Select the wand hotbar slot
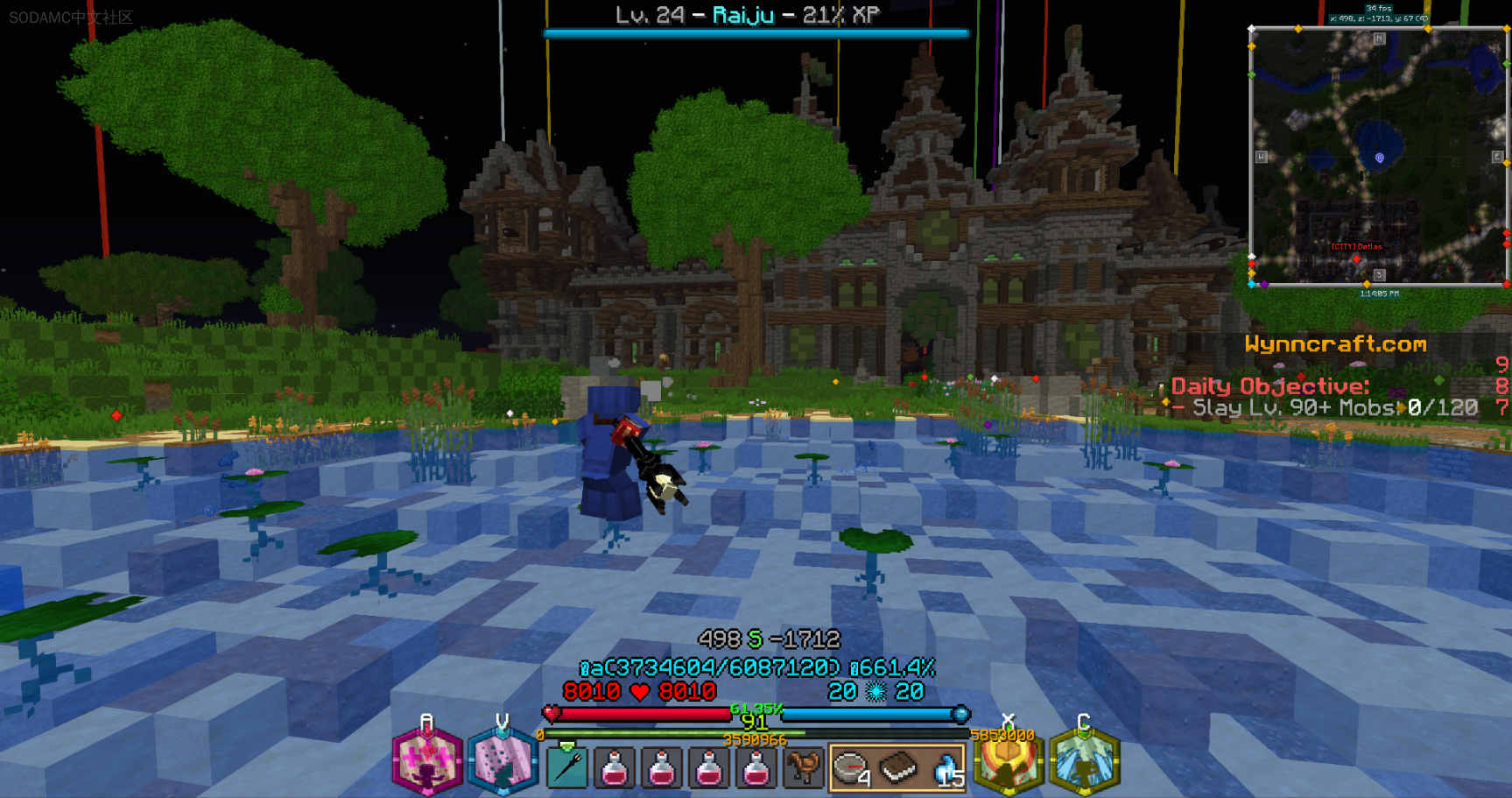Image resolution: width=1512 pixels, height=798 pixels. point(567,768)
